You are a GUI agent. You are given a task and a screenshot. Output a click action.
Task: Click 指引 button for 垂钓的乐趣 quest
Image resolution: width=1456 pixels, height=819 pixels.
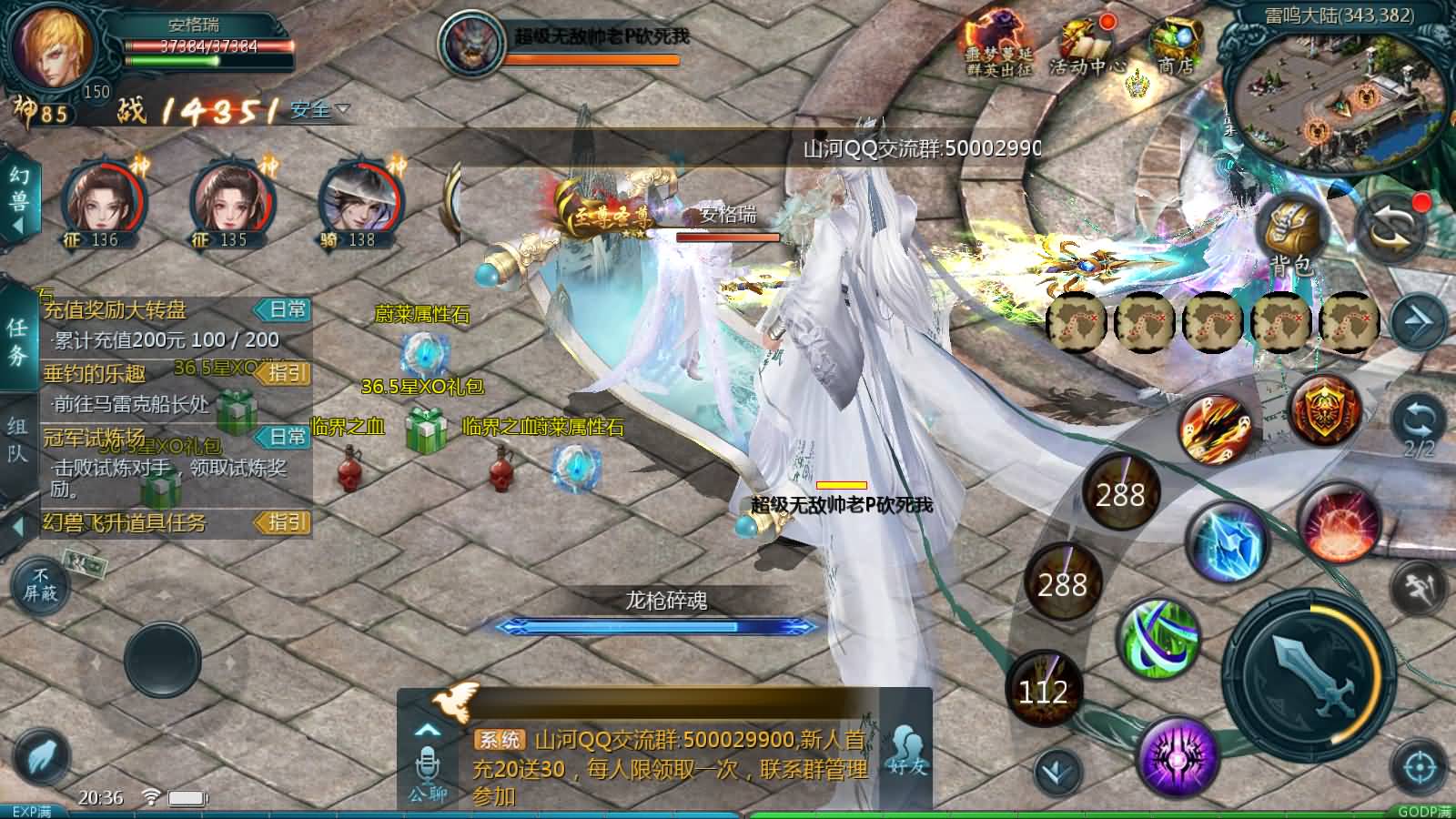pyautogui.click(x=284, y=373)
